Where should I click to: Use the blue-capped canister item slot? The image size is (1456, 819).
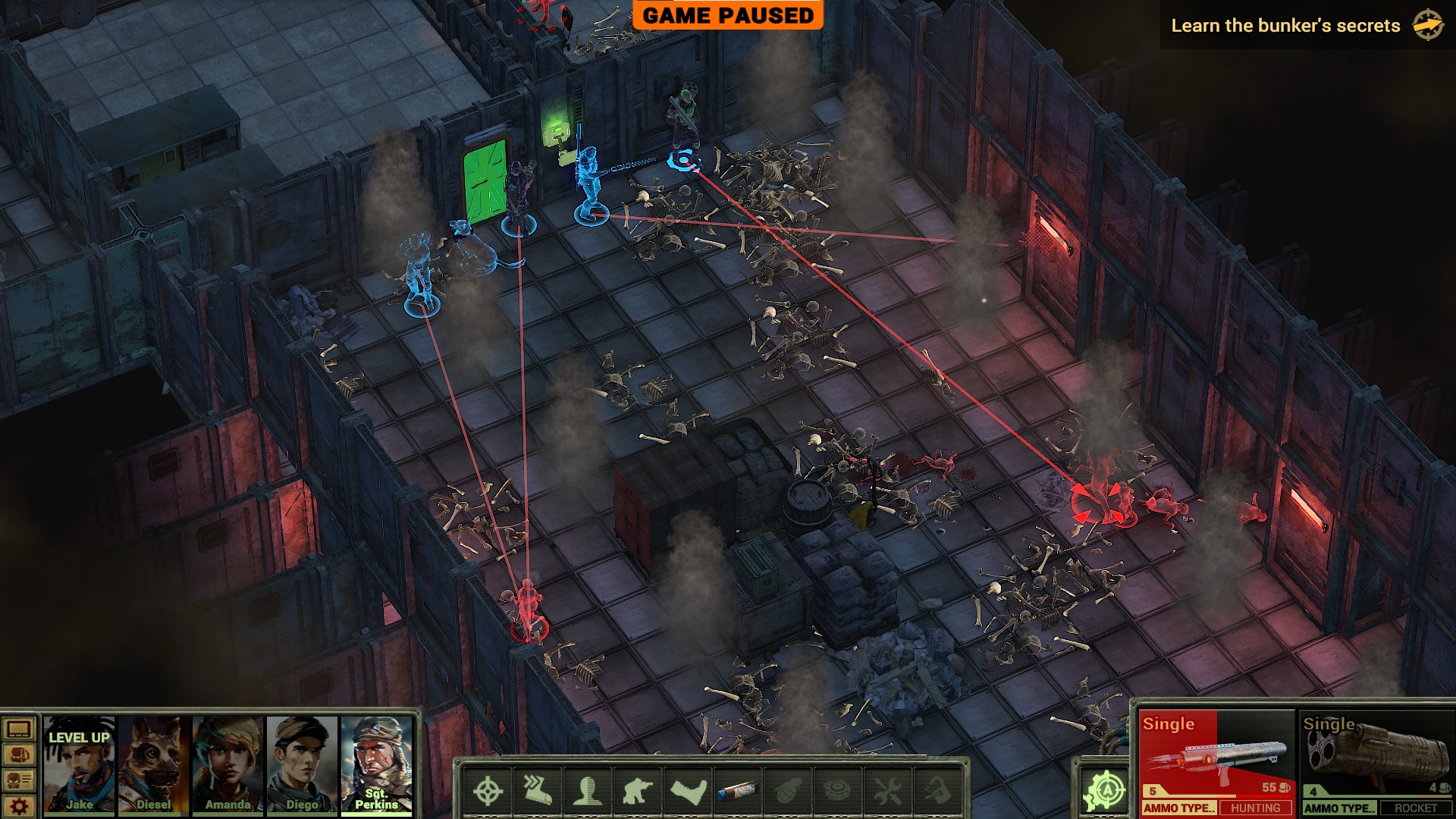(x=738, y=791)
